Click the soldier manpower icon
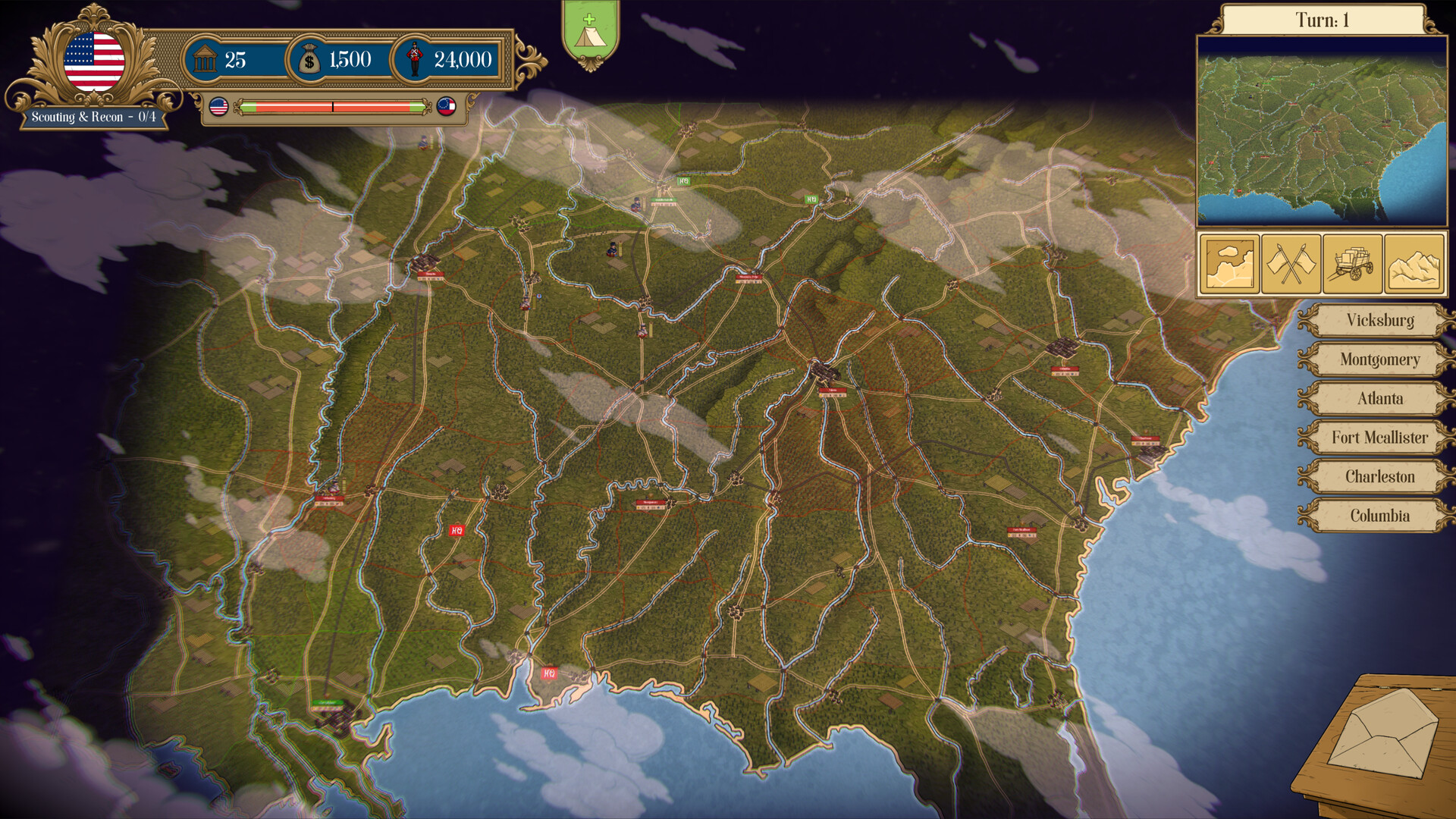This screenshot has height=819, width=1456. [416, 59]
